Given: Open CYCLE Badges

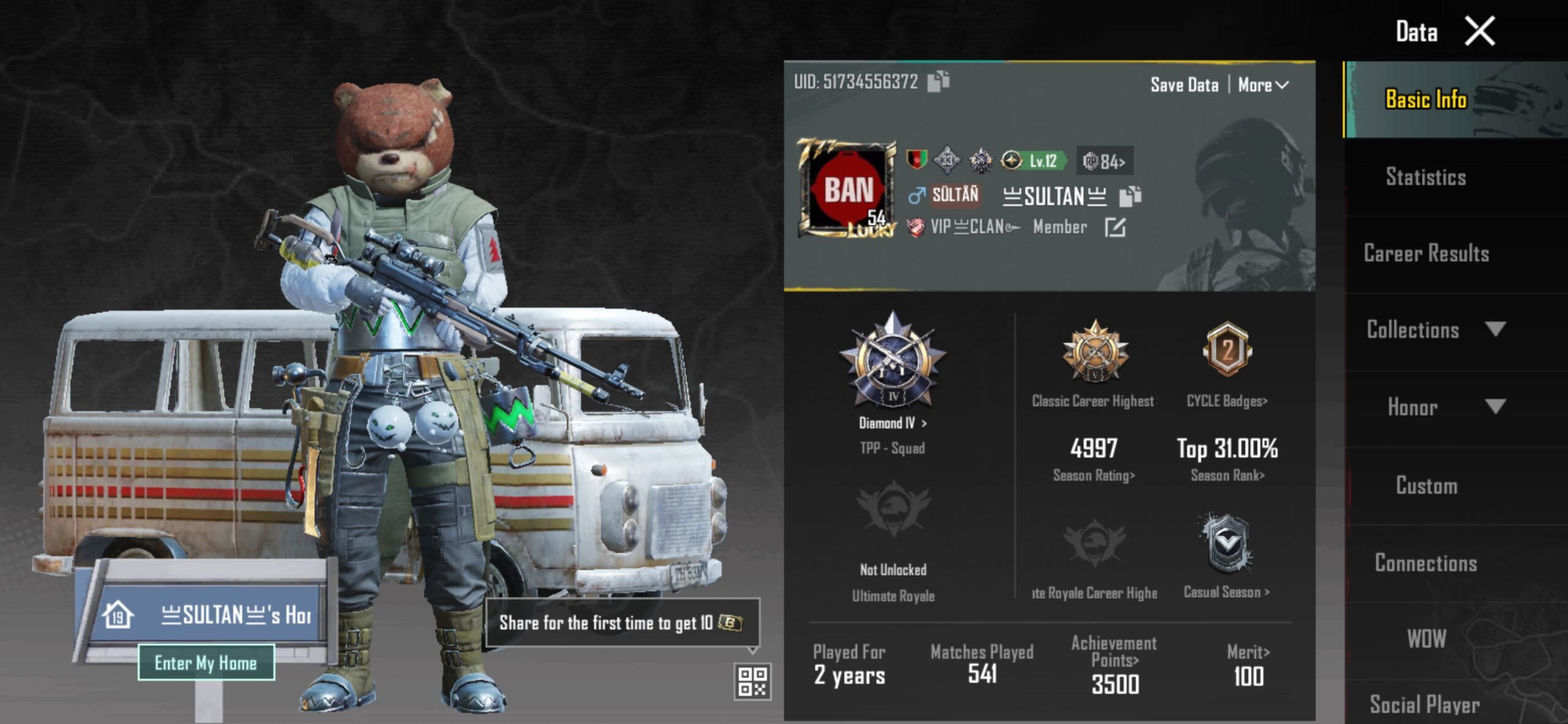Looking at the screenshot, I should click(1227, 401).
